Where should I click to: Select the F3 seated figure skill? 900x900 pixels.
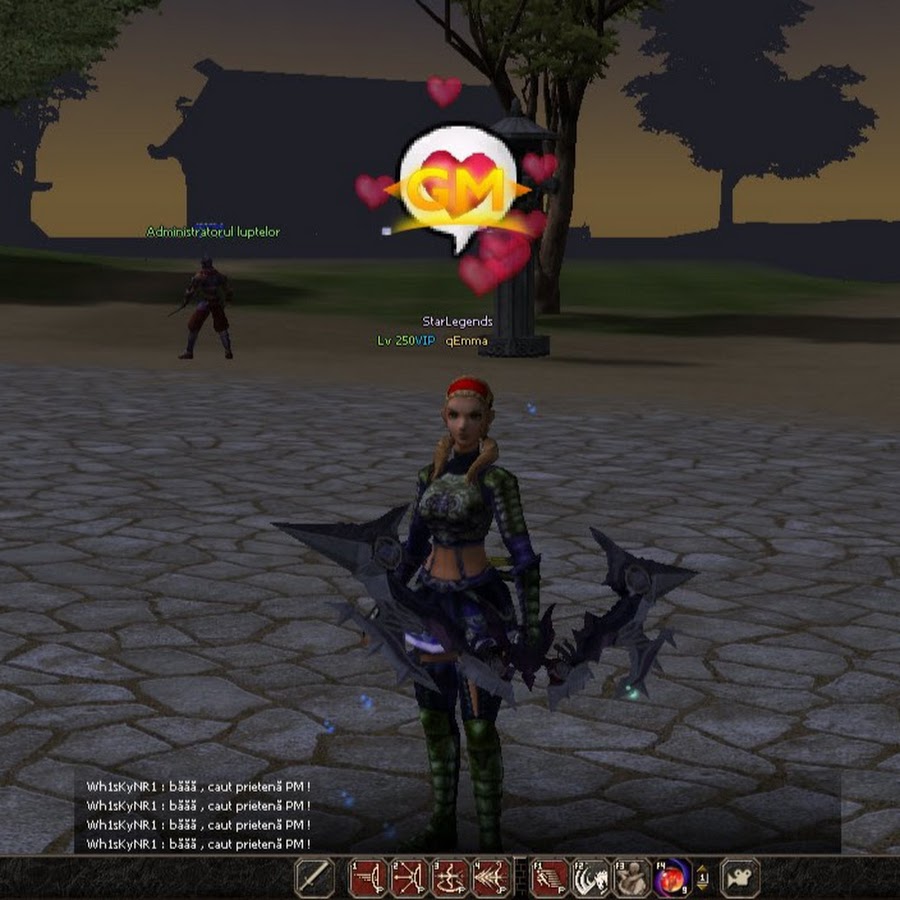click(x=632, y=877)
